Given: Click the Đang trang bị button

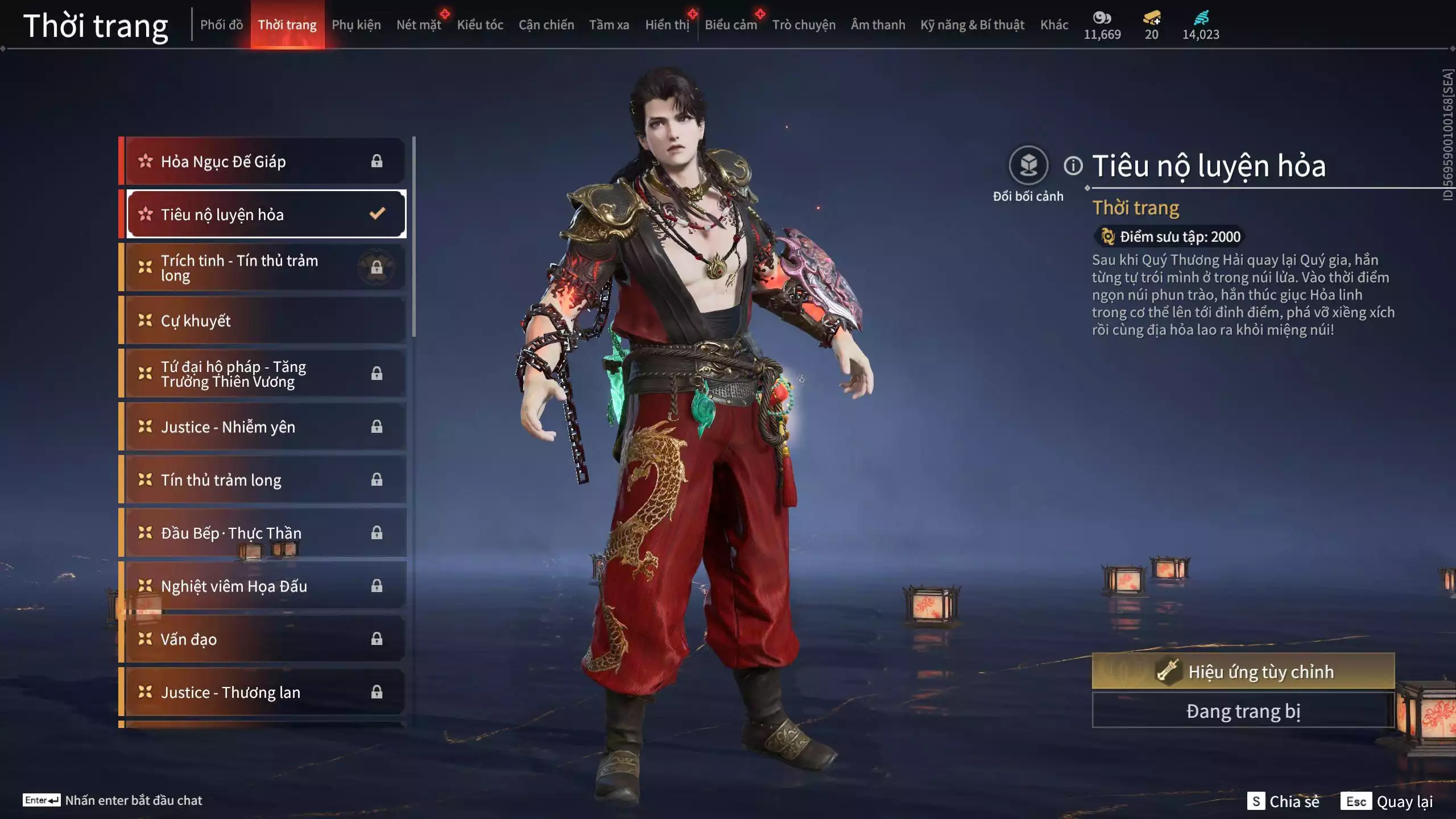Looking at the screenshot, I should [x=1243, y=712].
